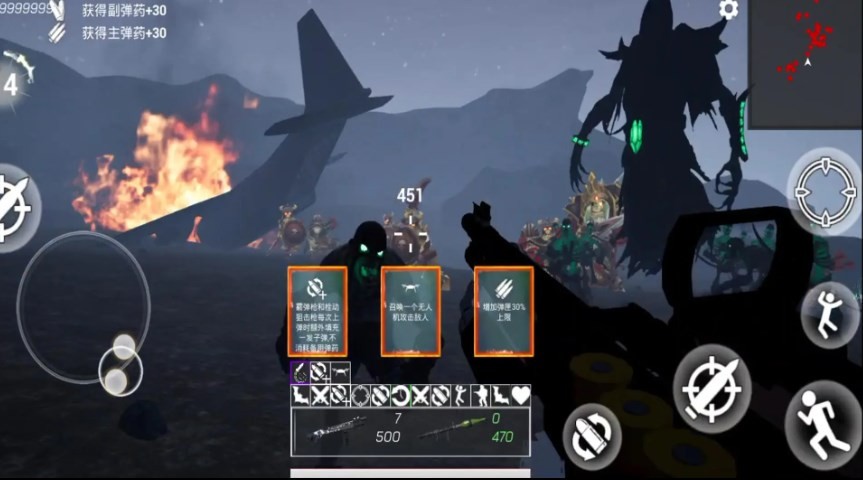Reload with the bullet-arrows button

tap(592, 437)
